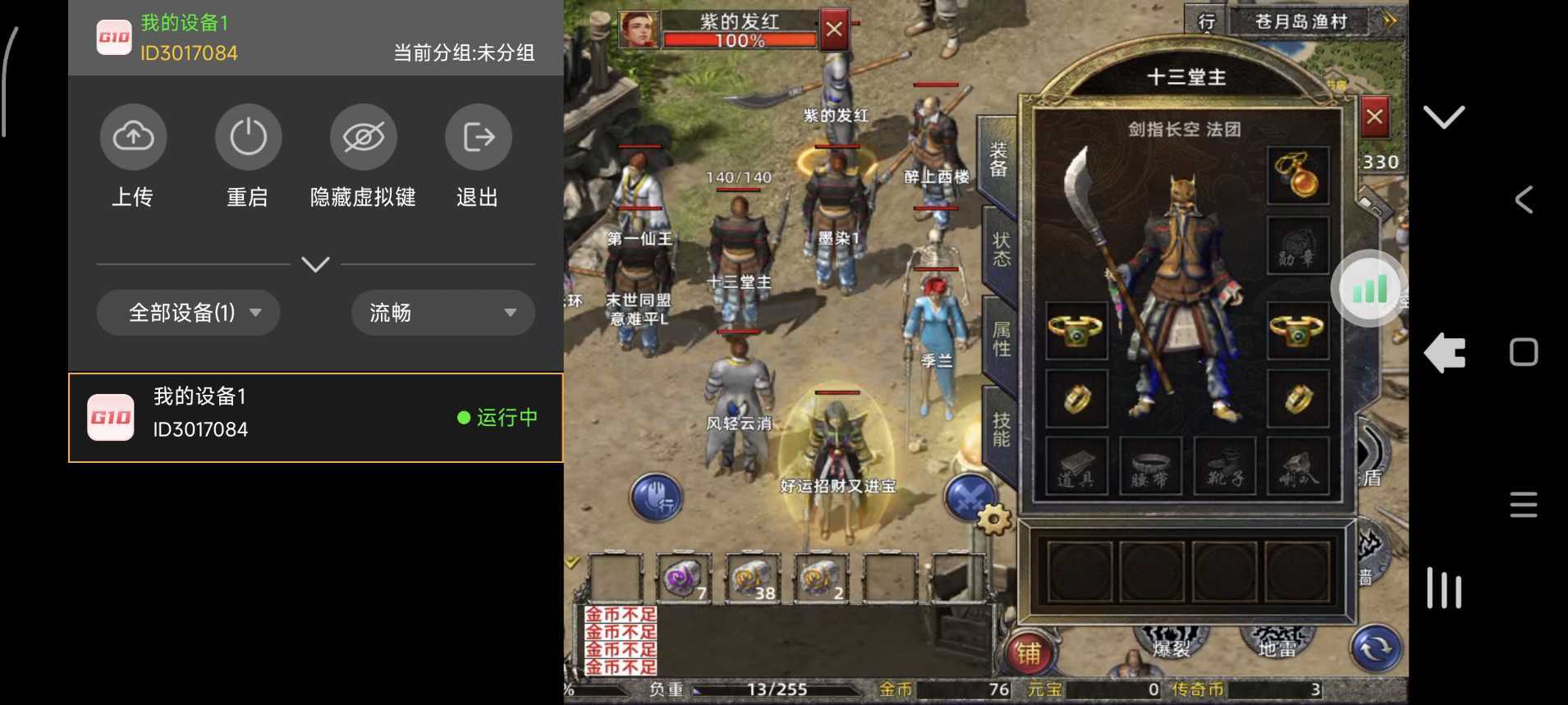Click the 上传 upload icon

pos(132,137)
